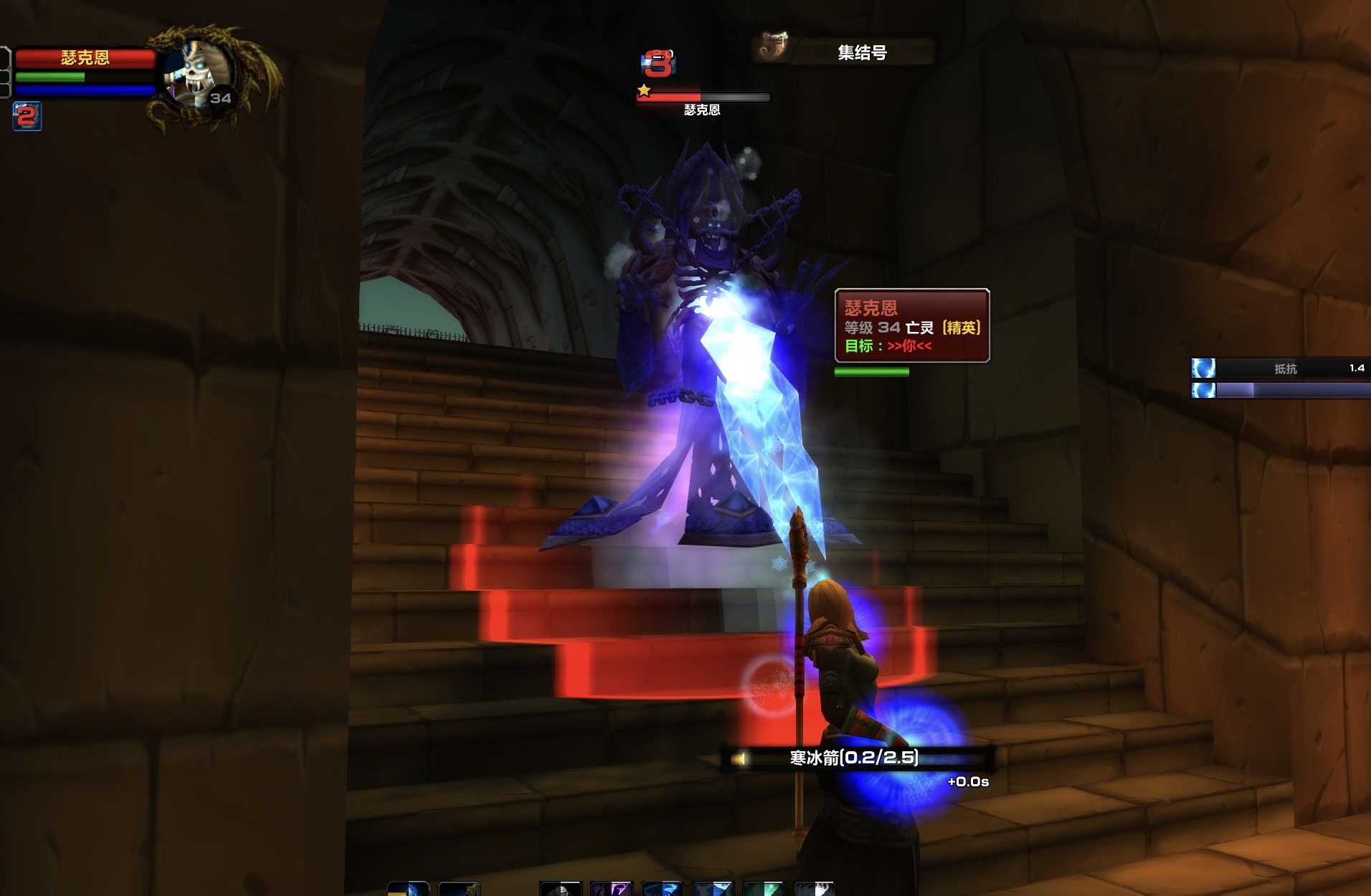Select the 瑟克恩 skull portrait in target frame
This screenshot has width=1371, height=896.
(x=196, y=76)
